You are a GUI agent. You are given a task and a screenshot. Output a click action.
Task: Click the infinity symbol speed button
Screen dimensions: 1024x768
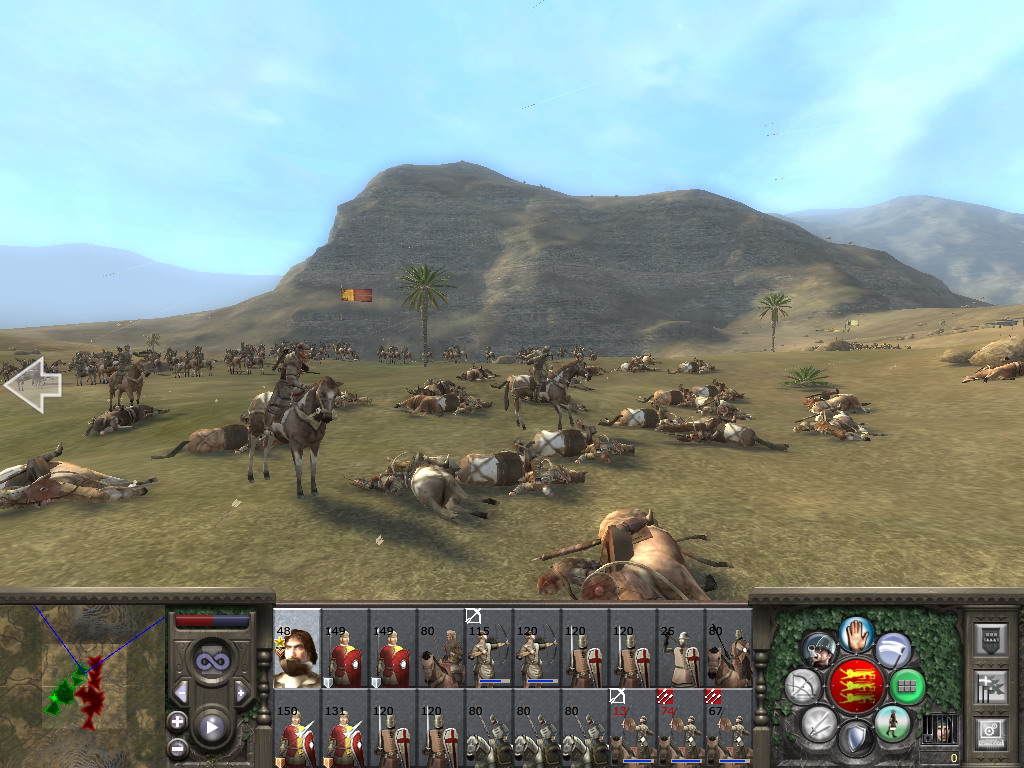211,661
